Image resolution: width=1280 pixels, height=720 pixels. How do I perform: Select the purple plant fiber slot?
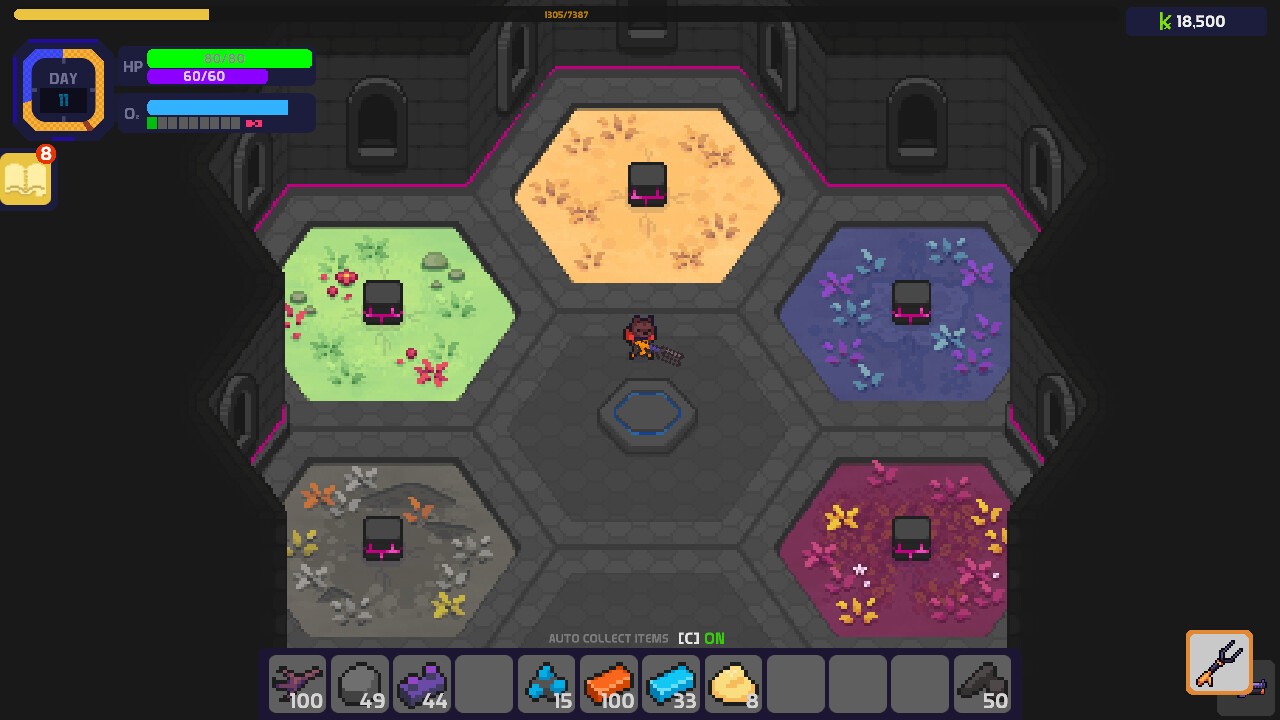(297, 684)
